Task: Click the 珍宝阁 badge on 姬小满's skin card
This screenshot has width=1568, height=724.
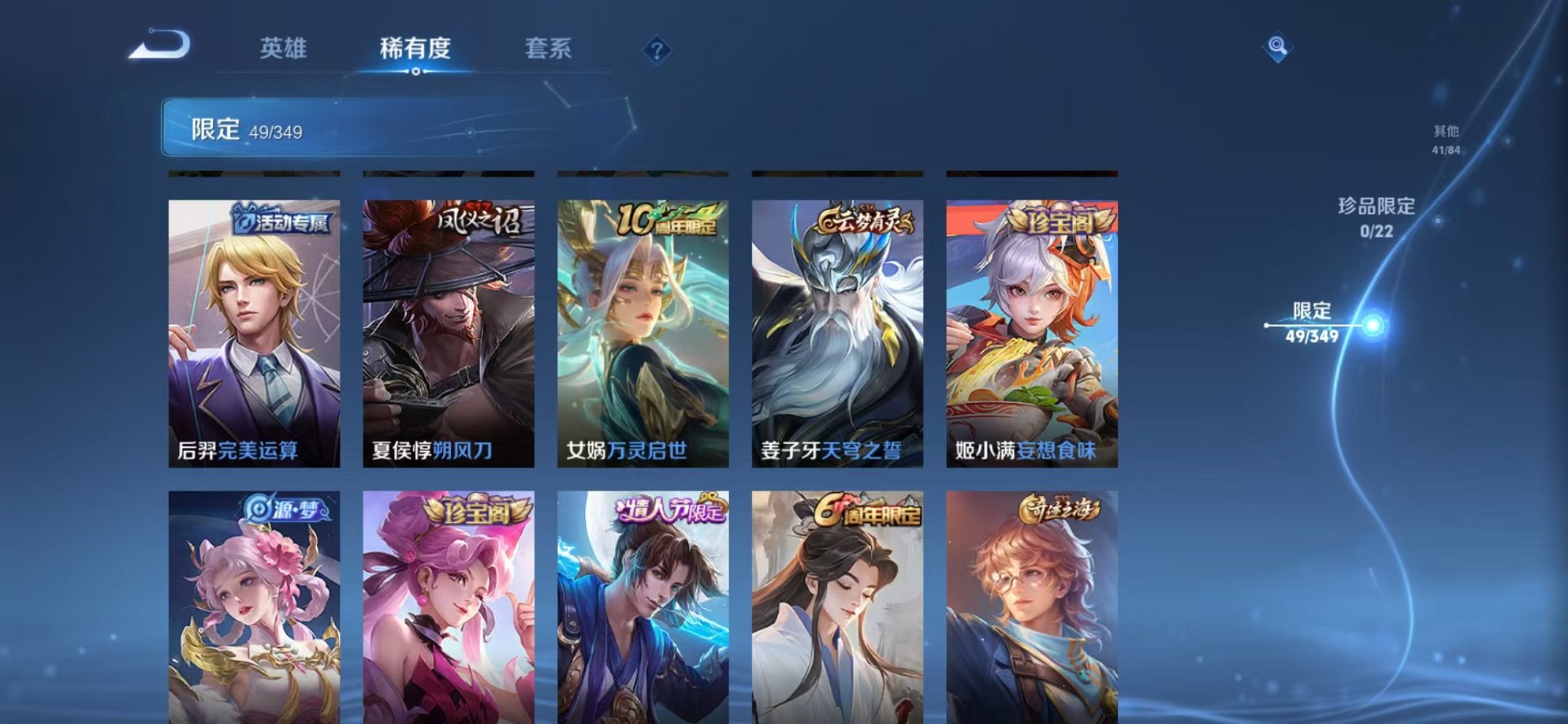Action: (x=1060, y=222)
